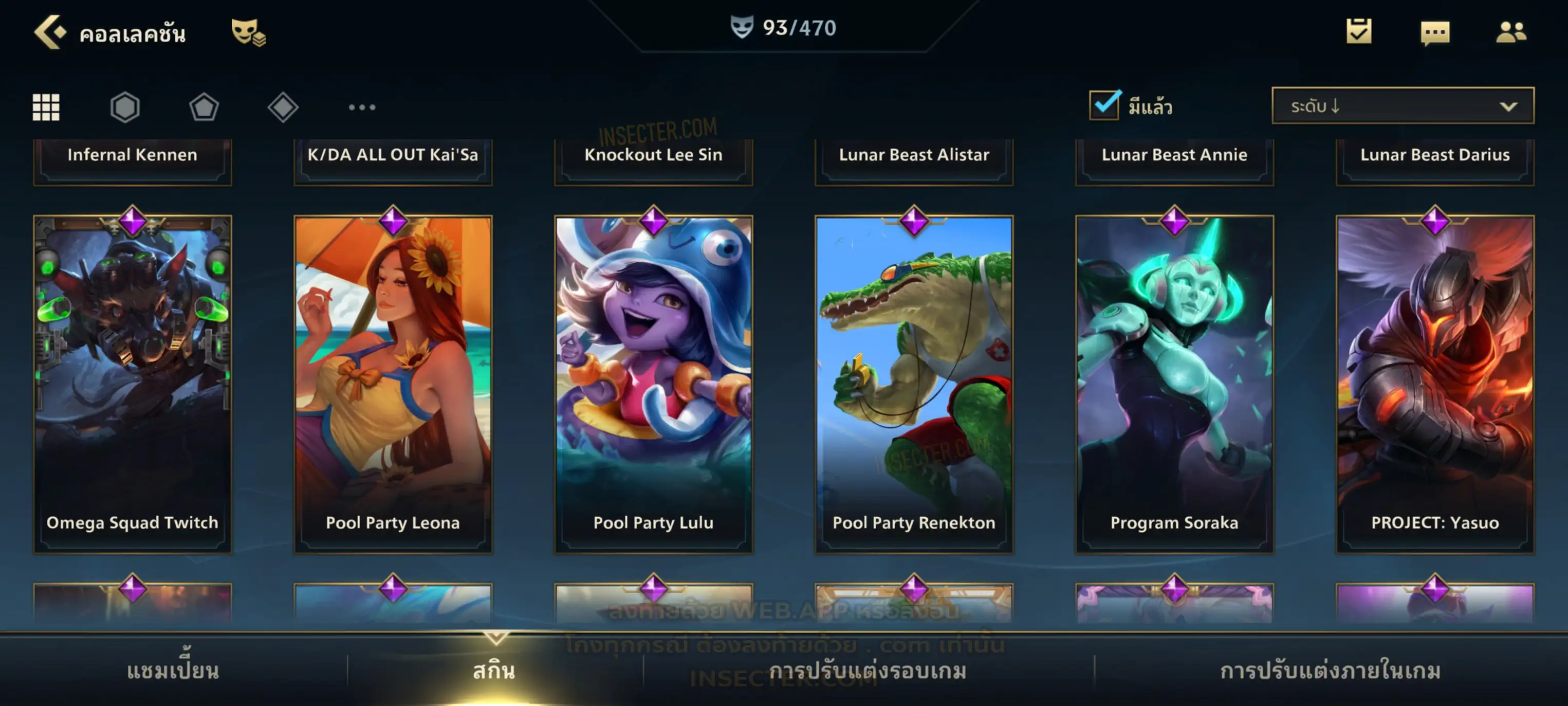
Task: Switch to the แชมเปี้ยน champions tab
Action: (x=173, y=670)
